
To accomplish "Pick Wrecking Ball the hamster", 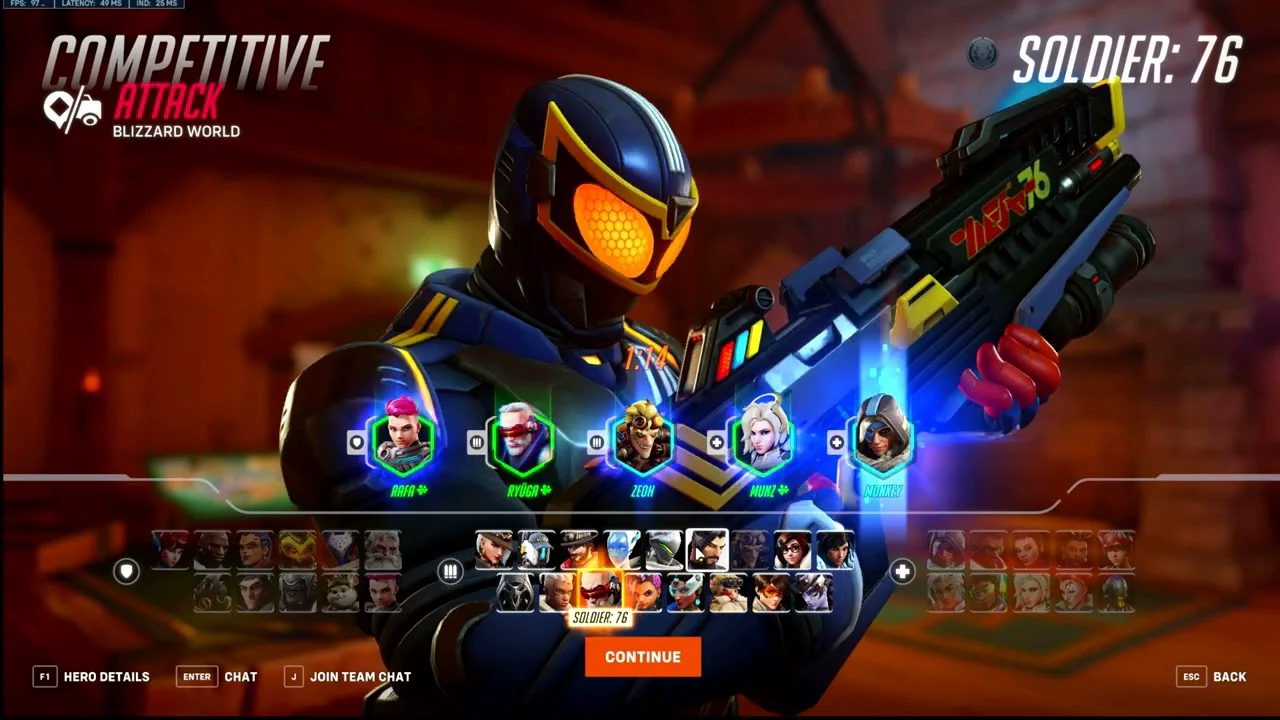I will tap(341, 592).
